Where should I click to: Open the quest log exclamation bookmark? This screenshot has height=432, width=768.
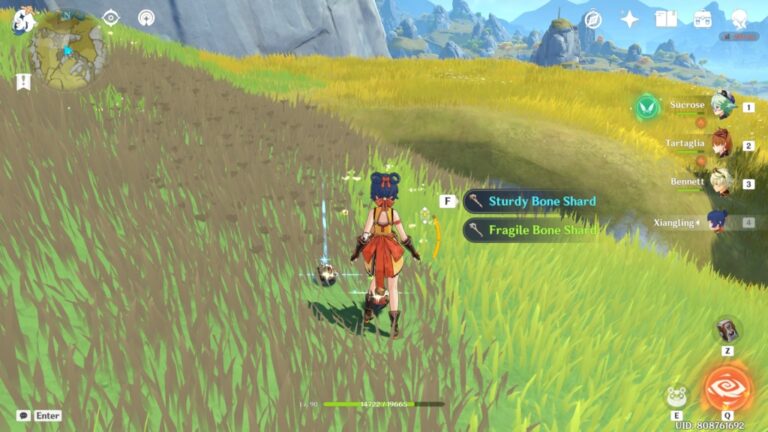(x=23, y=82)
